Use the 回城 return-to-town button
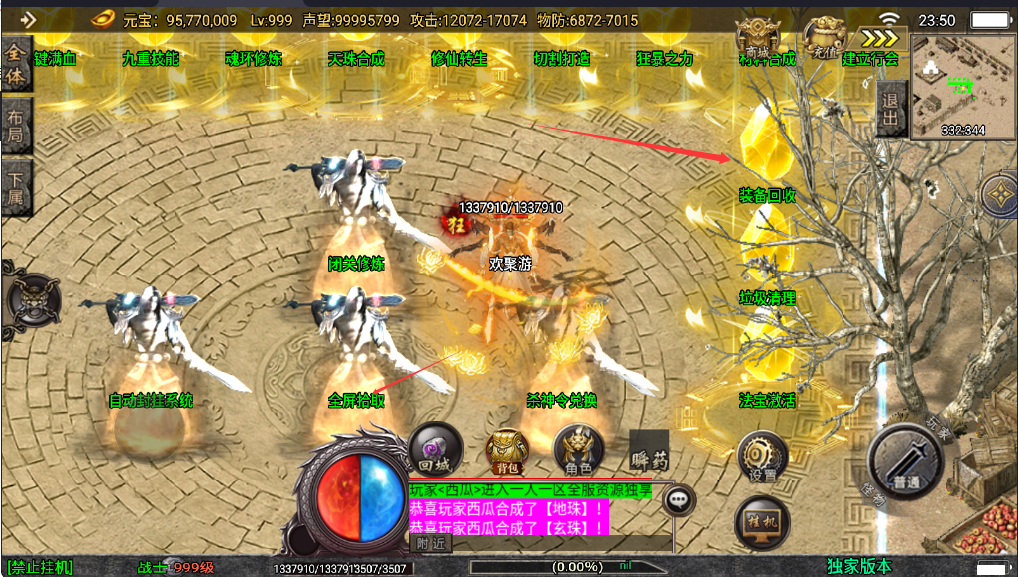 pos(436,449)
